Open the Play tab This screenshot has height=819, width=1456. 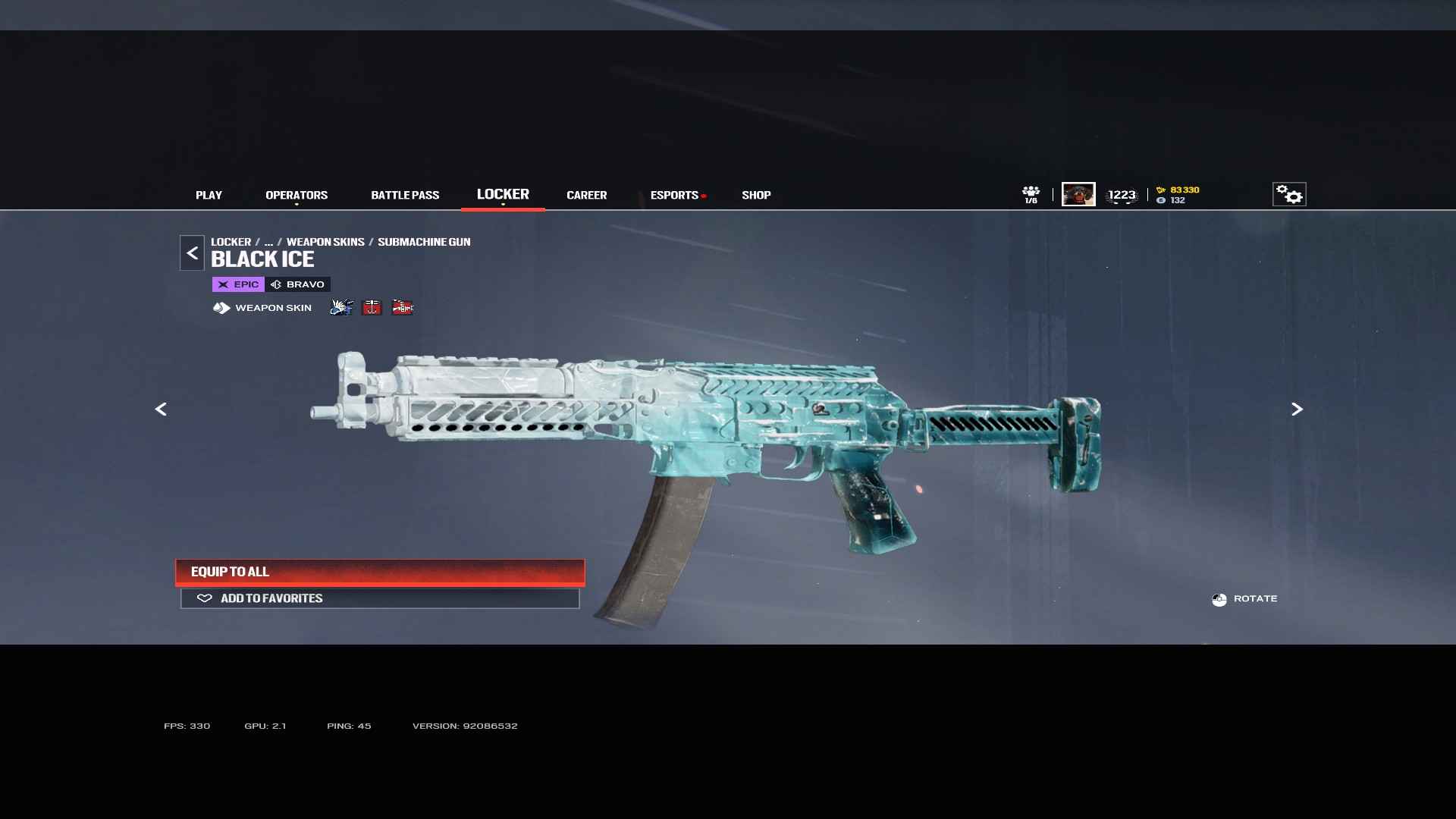(209, 195)
